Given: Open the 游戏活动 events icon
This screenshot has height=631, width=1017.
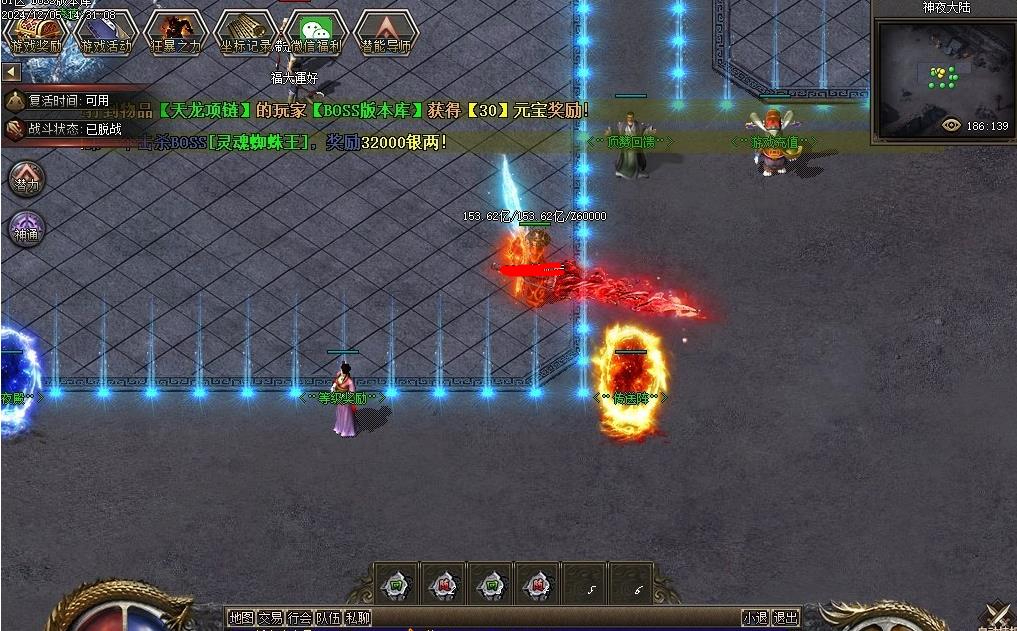Looking at the screenshot, I should point(106,32).
